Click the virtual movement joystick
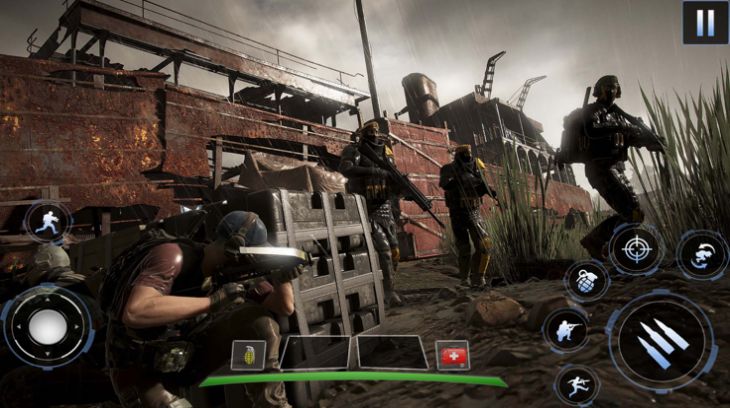This screenshot has height=408, width=730. pos(46,326)
